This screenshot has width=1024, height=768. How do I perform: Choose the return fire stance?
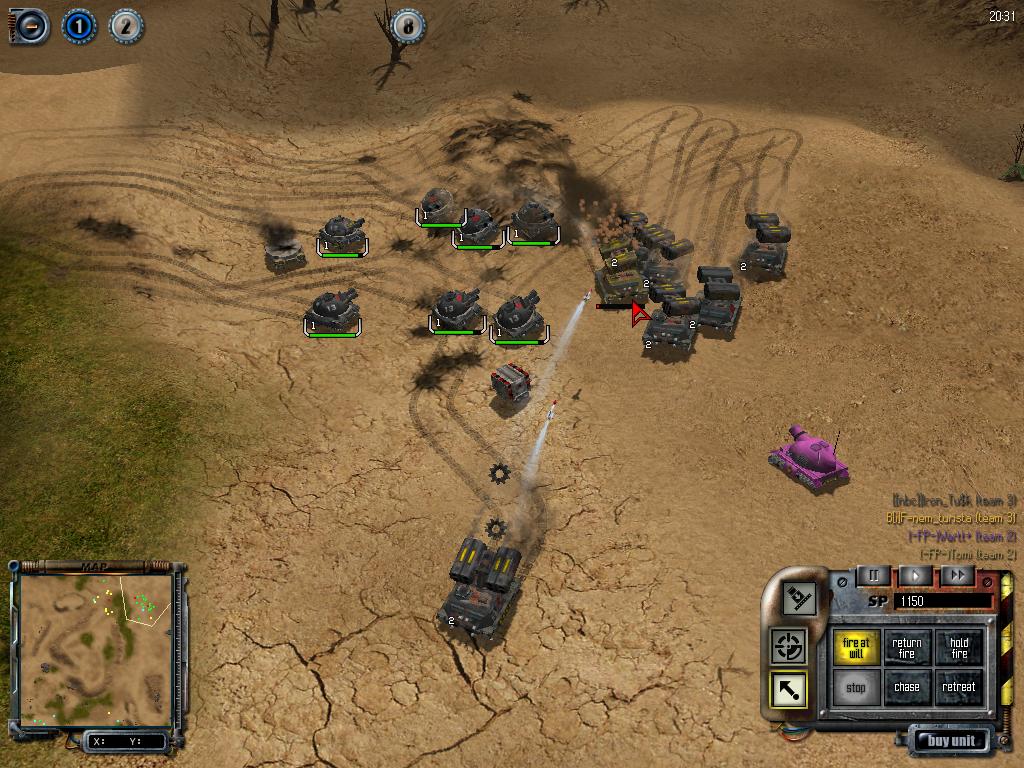click(x=907, y=648)
